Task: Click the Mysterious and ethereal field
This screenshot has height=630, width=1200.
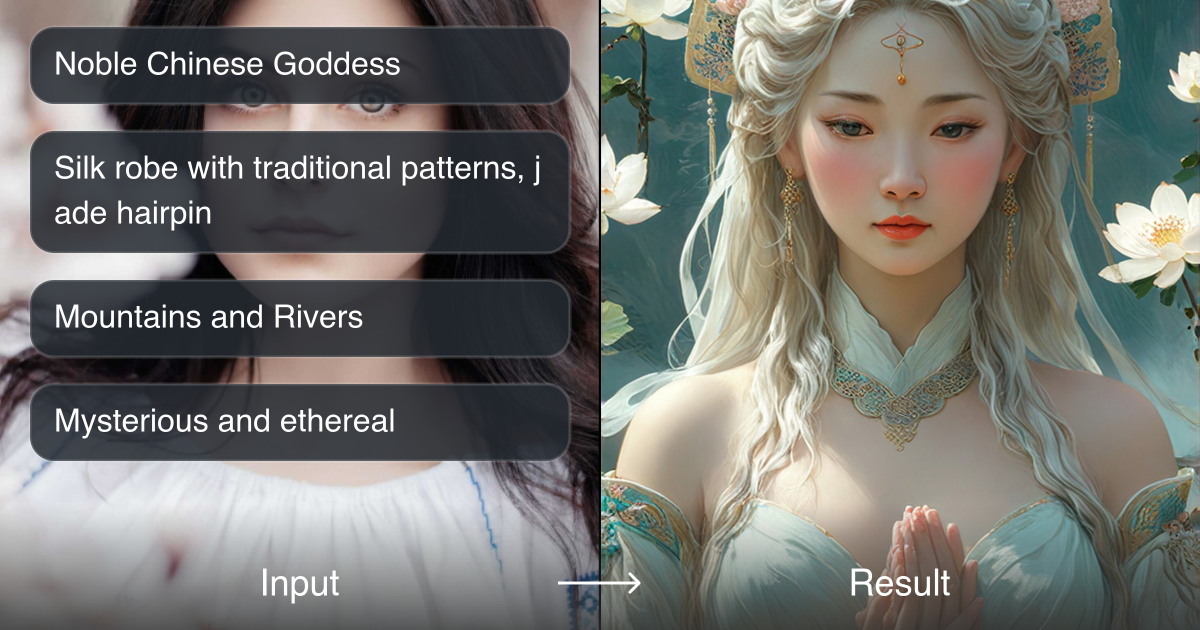Action: coord(300,422)
